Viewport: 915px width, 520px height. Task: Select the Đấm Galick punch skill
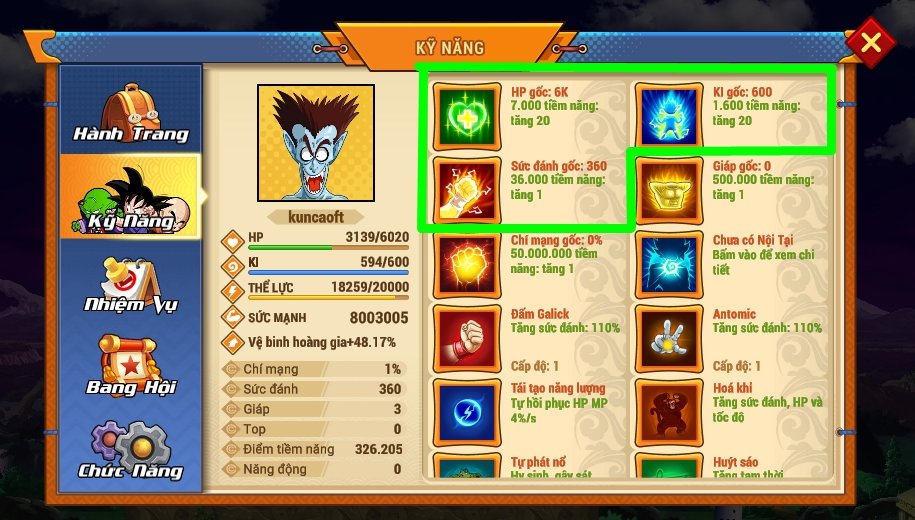466,338
